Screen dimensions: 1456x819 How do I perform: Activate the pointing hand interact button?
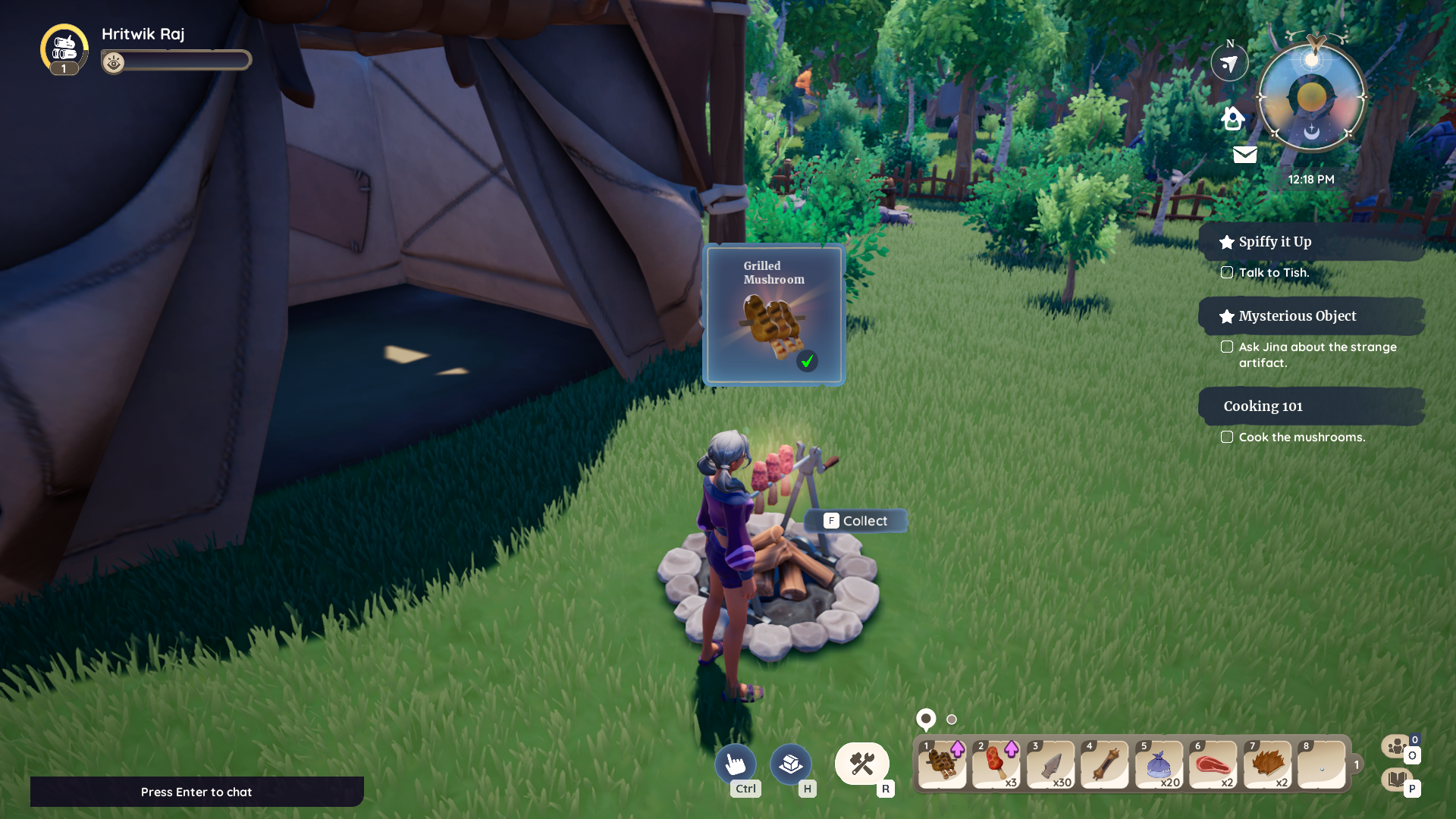735,764
